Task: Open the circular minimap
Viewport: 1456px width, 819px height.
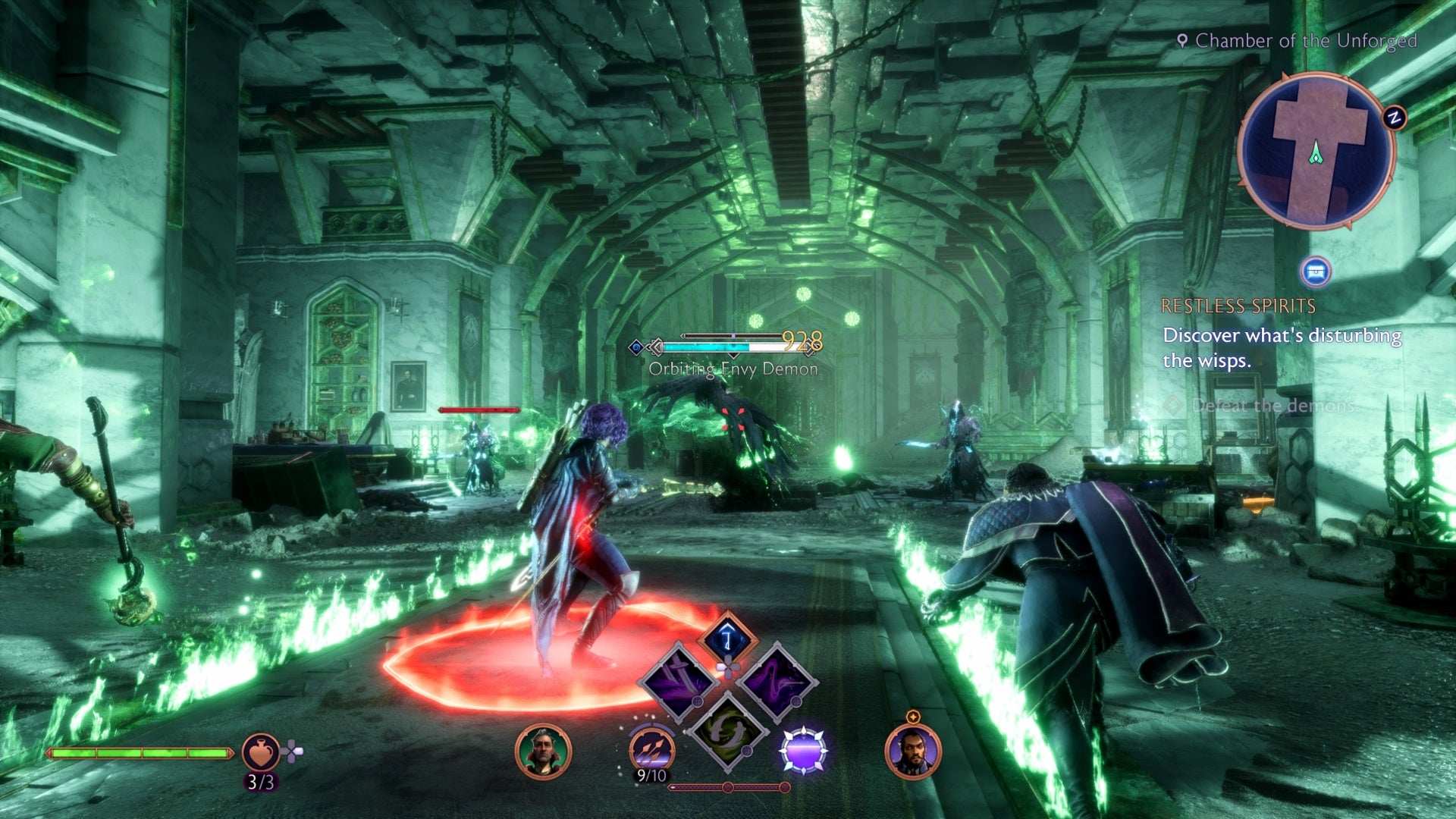Action: (x=1316, y=151)
